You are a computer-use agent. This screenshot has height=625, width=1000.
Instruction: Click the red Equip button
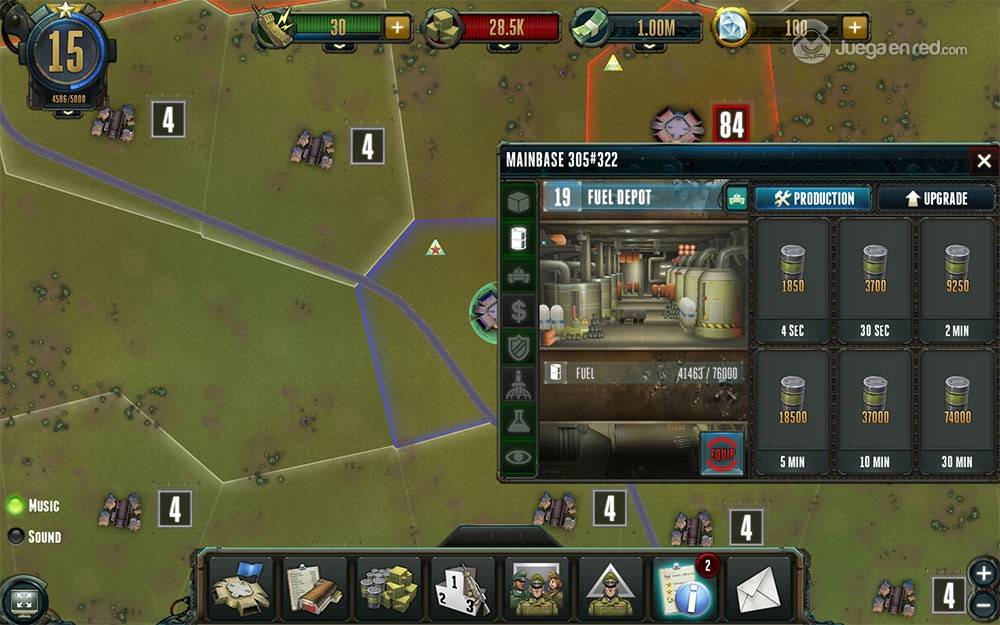click(722, 453)
